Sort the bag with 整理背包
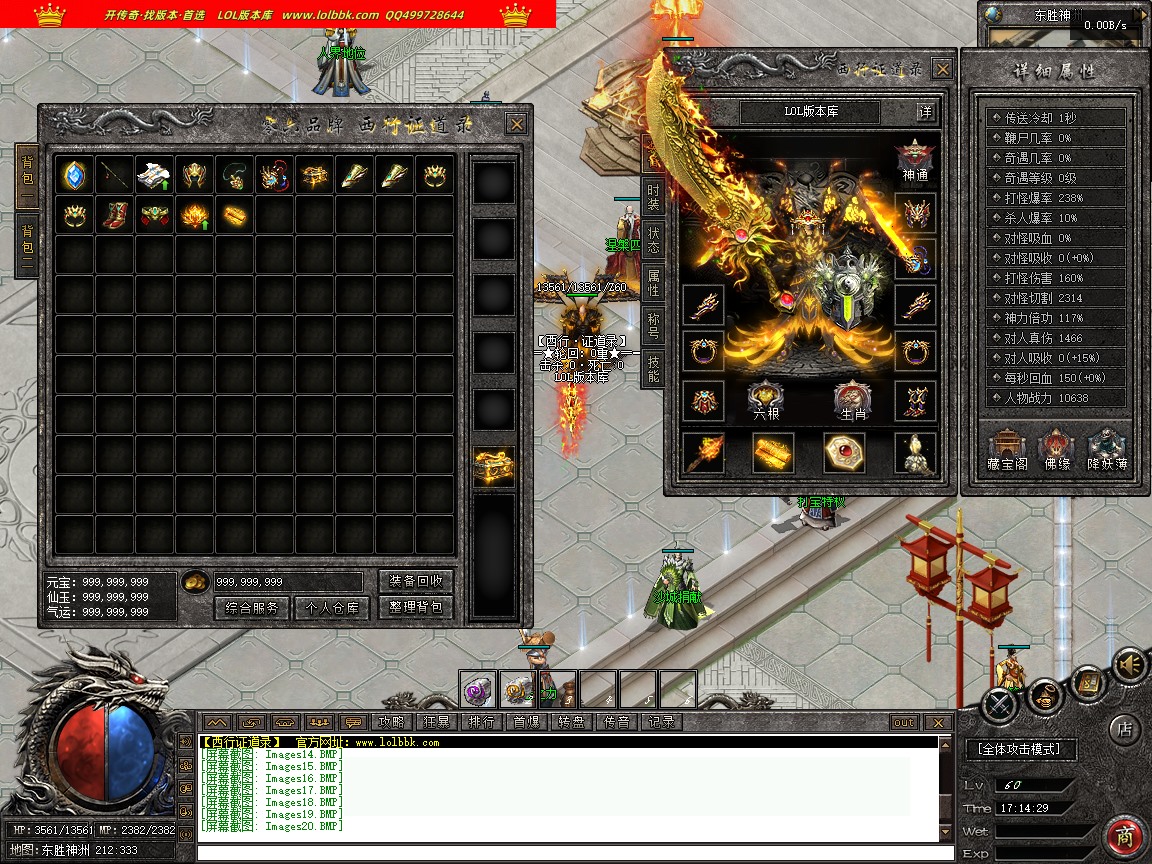This screenshot has width=1152, height=864. 416,607
